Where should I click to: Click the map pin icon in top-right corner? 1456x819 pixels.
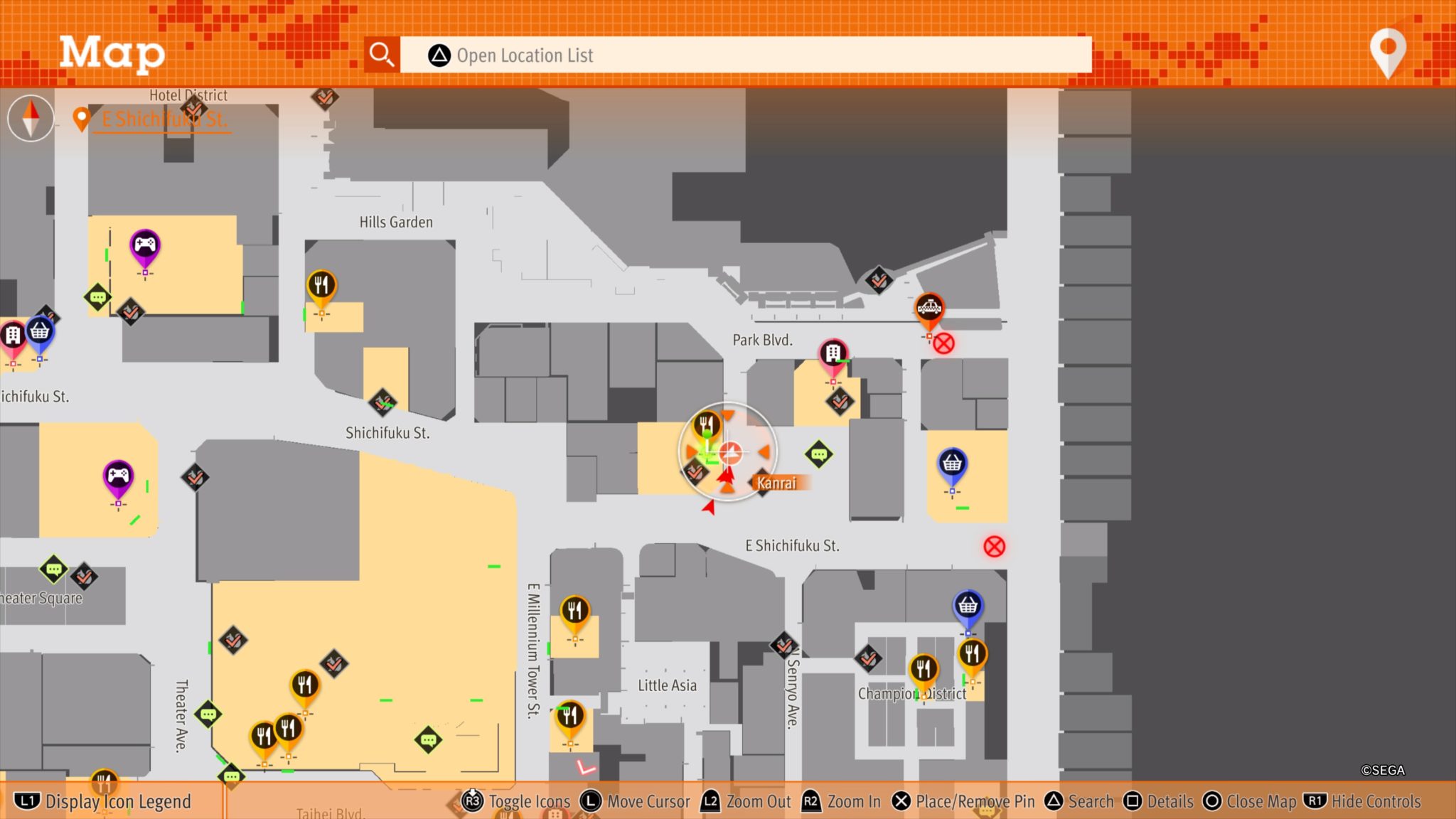coord(1387,53)
